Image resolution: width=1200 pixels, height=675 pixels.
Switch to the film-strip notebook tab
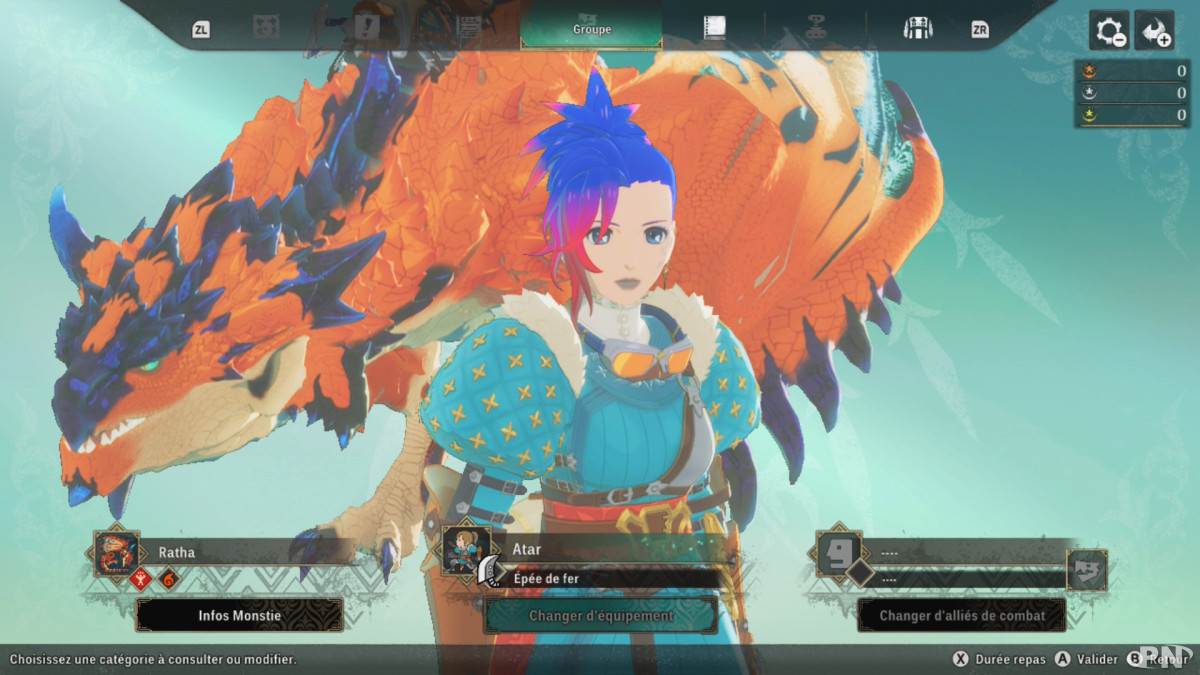pyautogui.click(x=714, y=28)
